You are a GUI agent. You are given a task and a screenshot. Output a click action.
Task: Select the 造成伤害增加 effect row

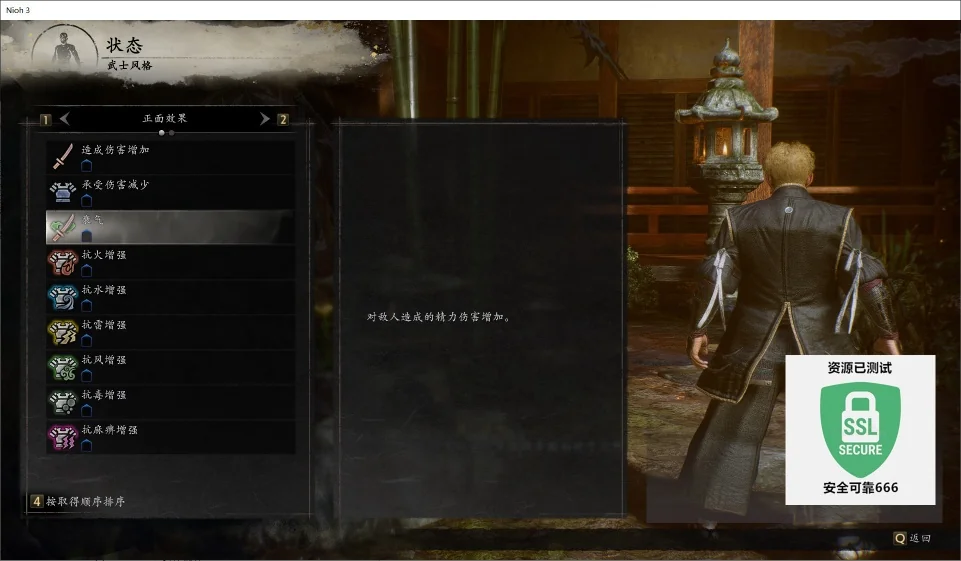point(170,157)
